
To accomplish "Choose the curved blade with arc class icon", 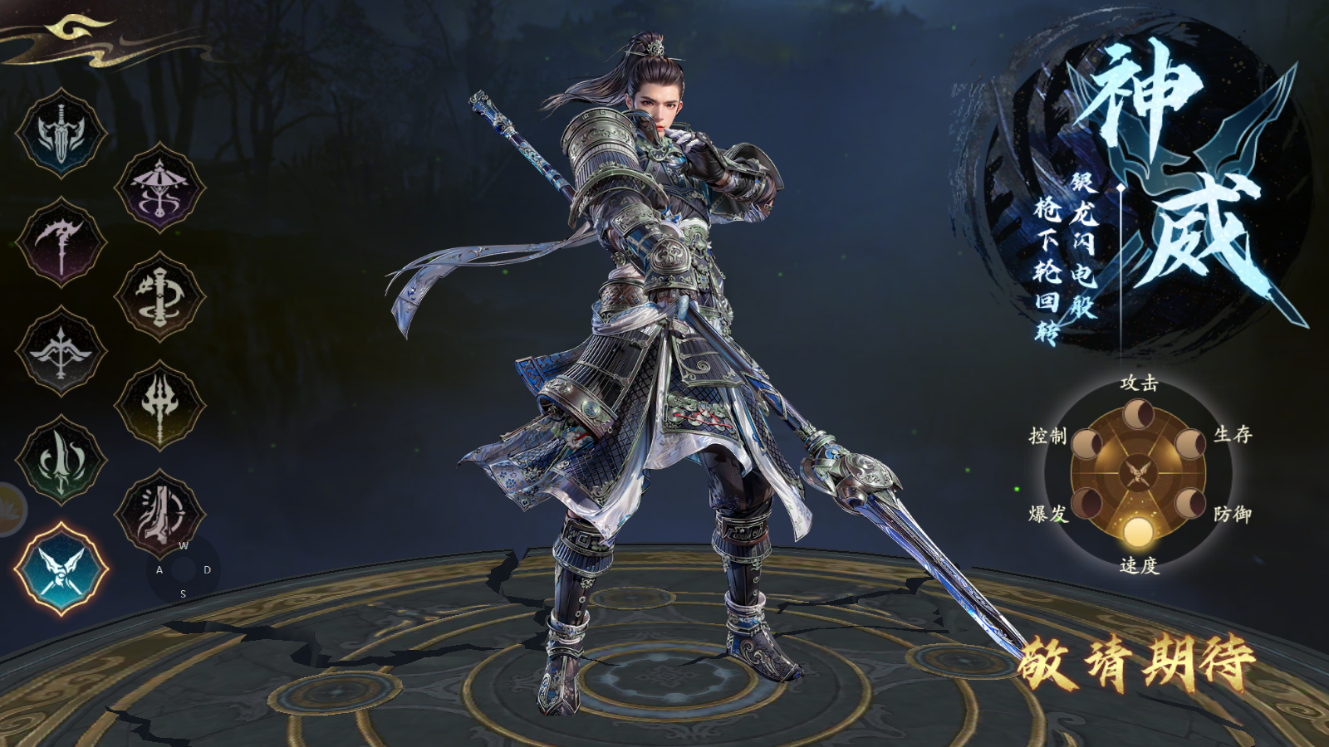I will [x=160, y=515].
